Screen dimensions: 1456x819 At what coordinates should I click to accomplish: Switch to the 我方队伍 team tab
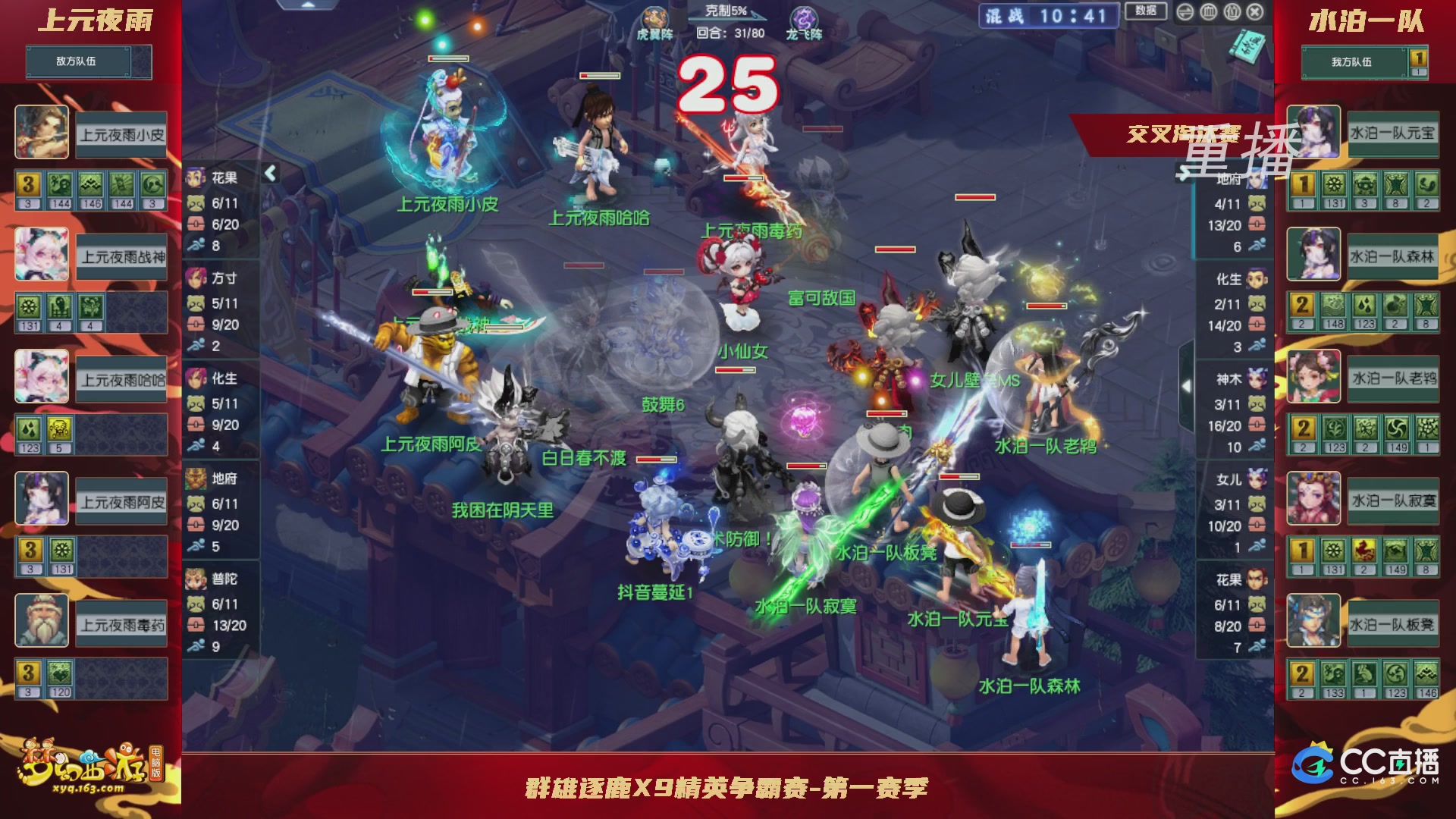click(x=1352, y=62)
